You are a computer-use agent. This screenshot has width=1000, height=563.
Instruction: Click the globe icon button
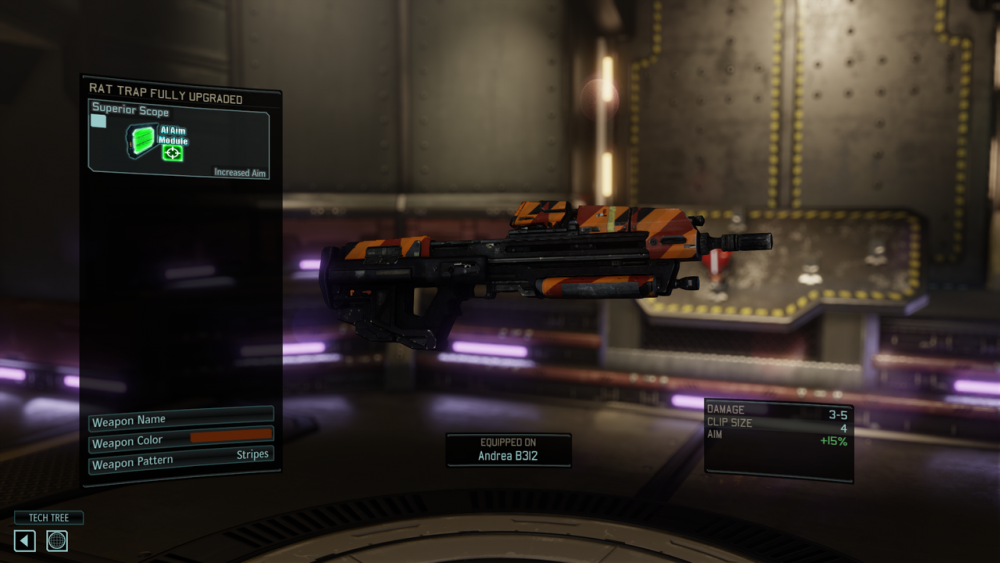[57, 541]
